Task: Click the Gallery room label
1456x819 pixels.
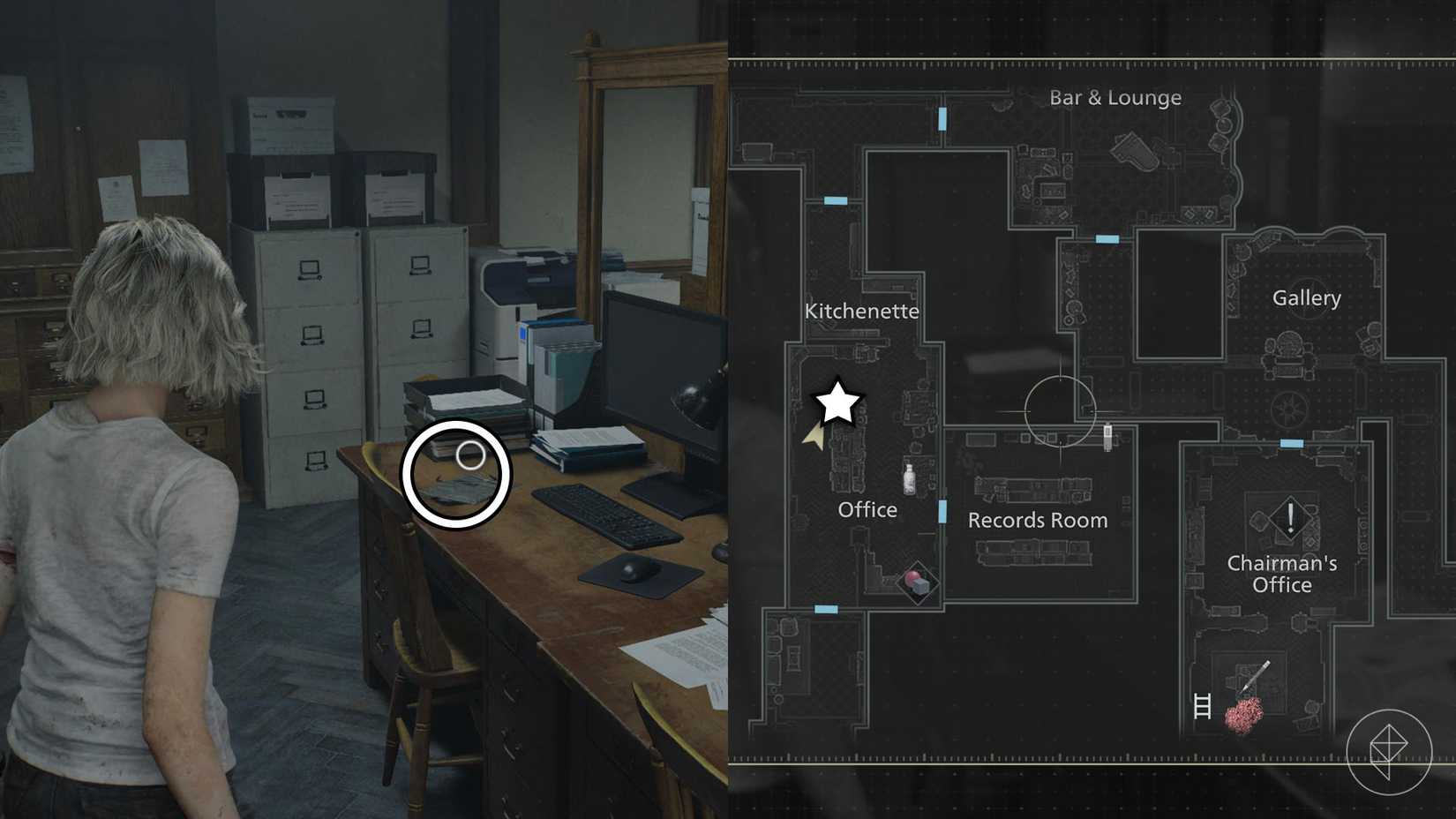Action: 1306,298
